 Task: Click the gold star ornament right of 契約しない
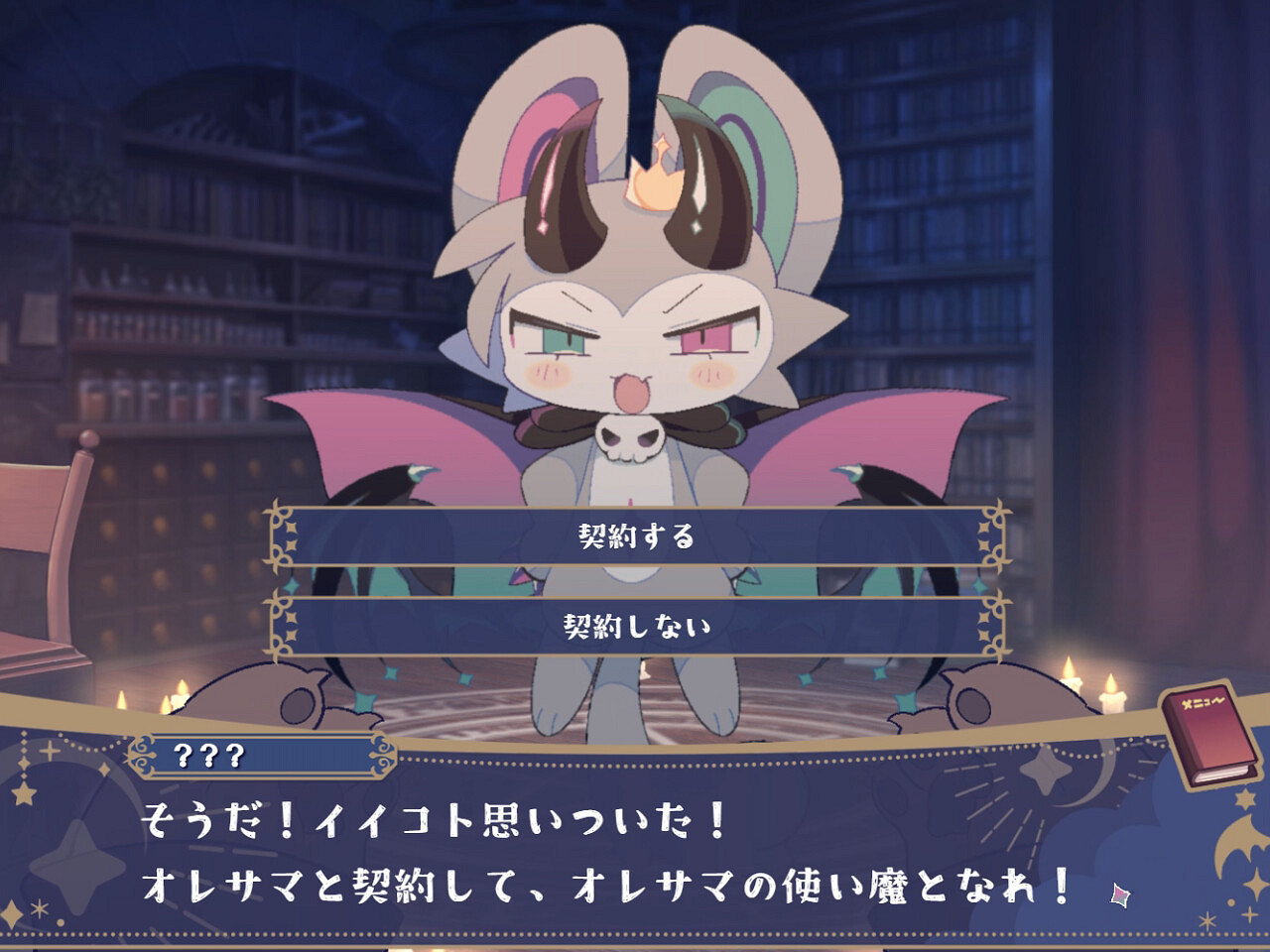point(982,628)
